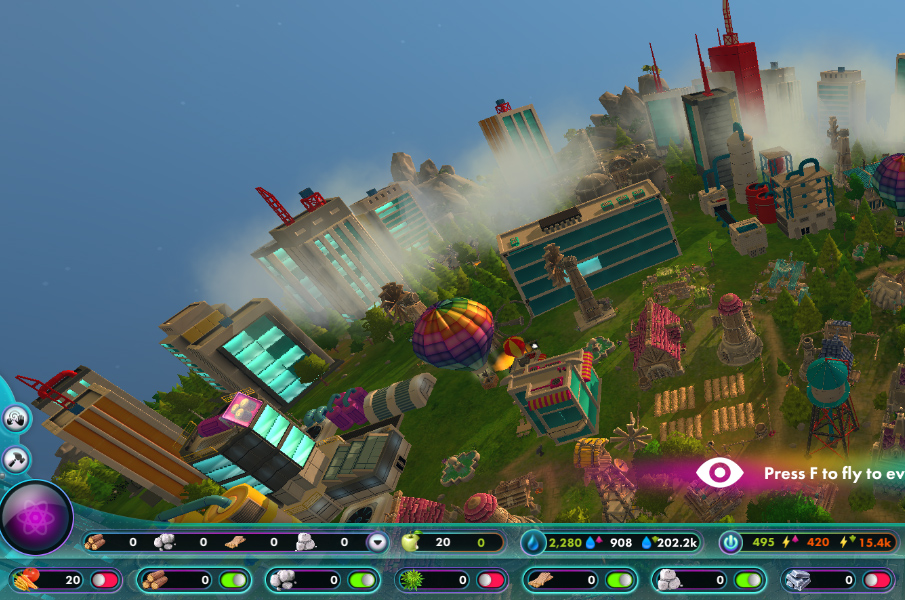905x600 pixels.
Task: Select the hammer build tool icon
Action: 16,459
